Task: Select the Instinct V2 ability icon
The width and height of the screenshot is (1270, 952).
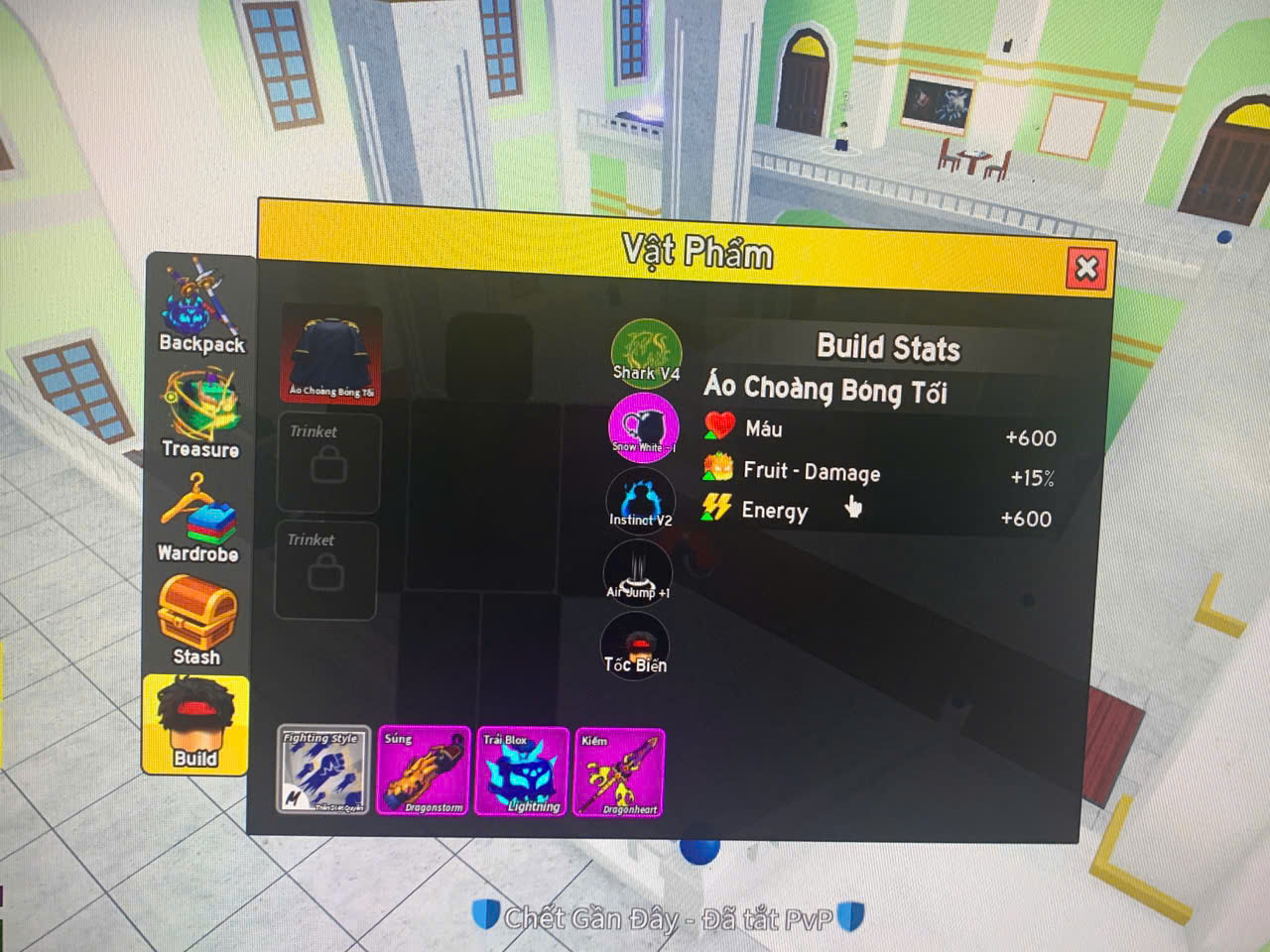Action: [x=640, y=499]
